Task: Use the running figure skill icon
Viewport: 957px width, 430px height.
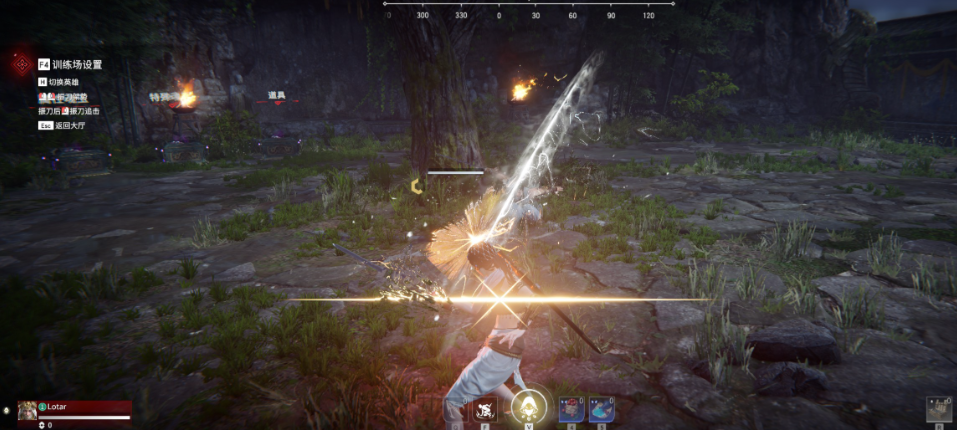Action: pos(485,409)
